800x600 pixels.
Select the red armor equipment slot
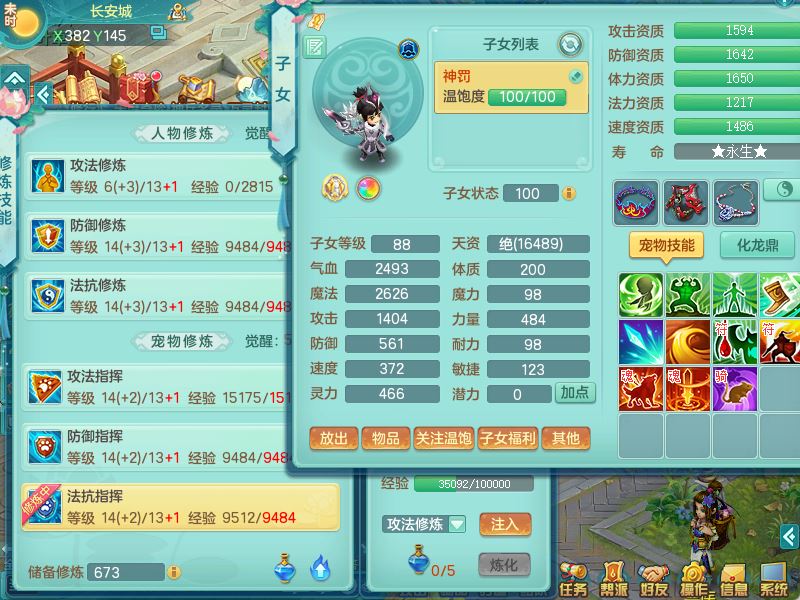point(685,202)
